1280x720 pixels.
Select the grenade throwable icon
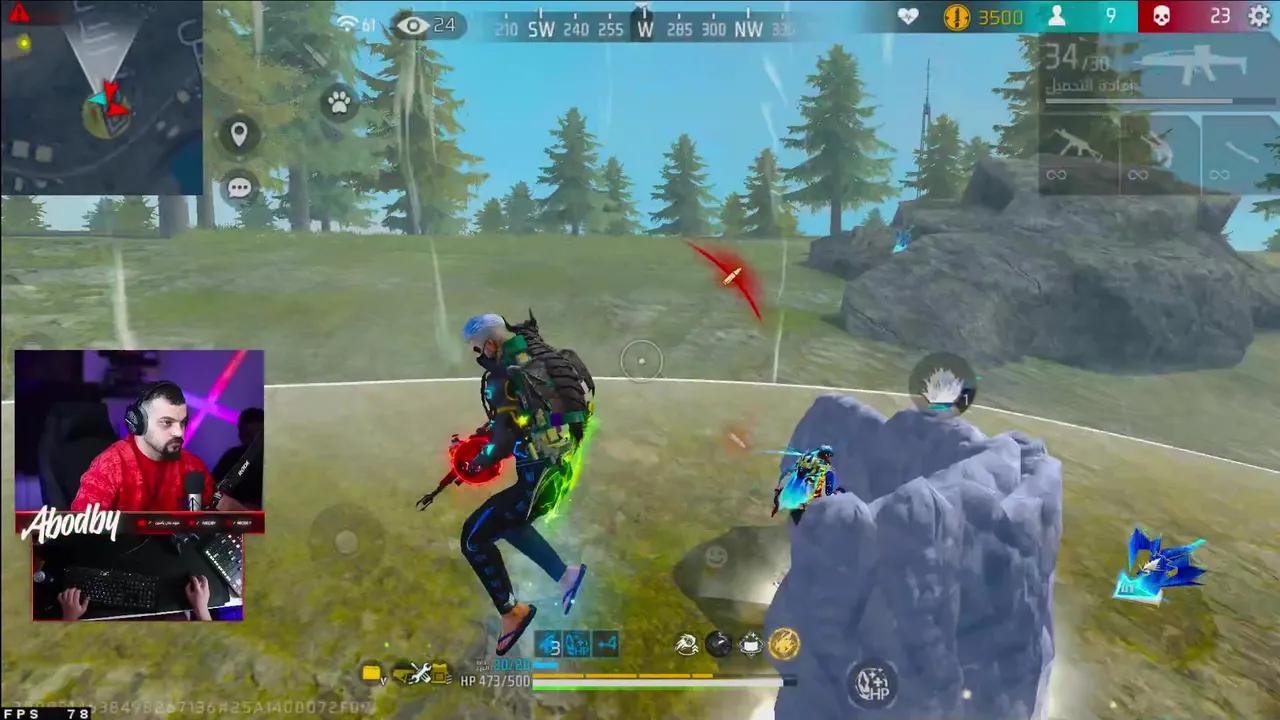click(717, 645)
